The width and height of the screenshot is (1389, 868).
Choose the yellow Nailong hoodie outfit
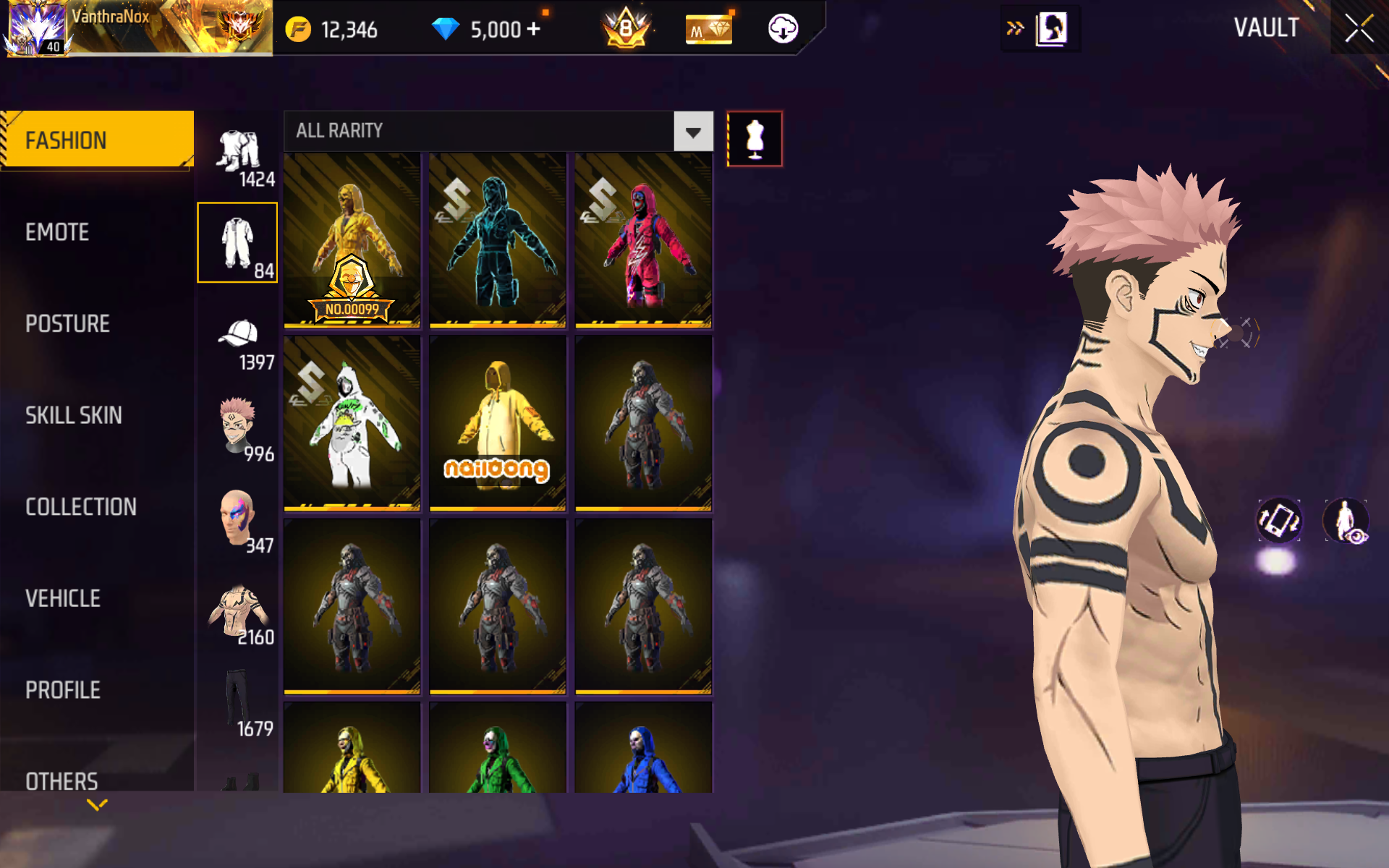pos(498,424)
